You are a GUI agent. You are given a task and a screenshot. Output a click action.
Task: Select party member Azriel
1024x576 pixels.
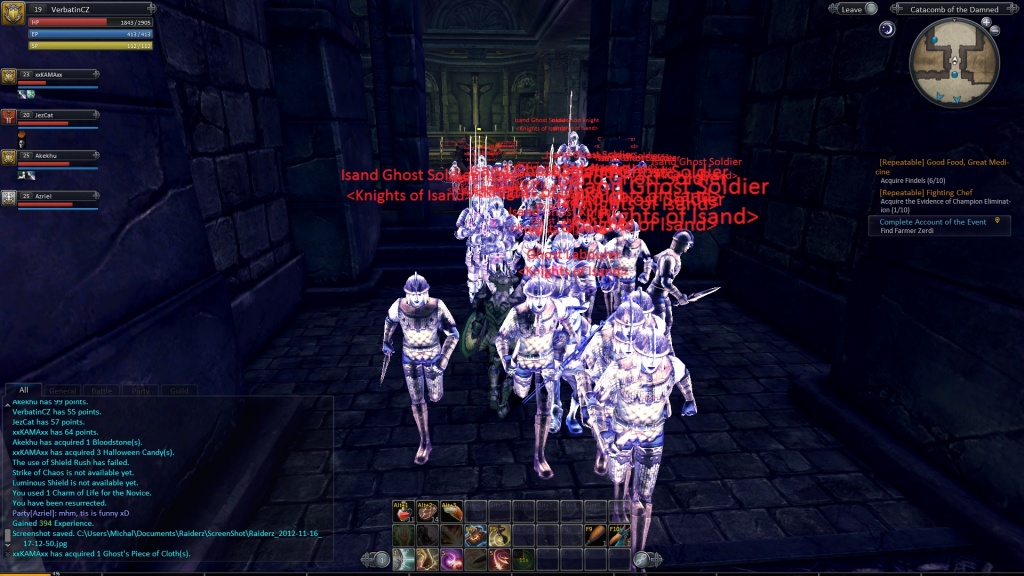pos(50,196)
